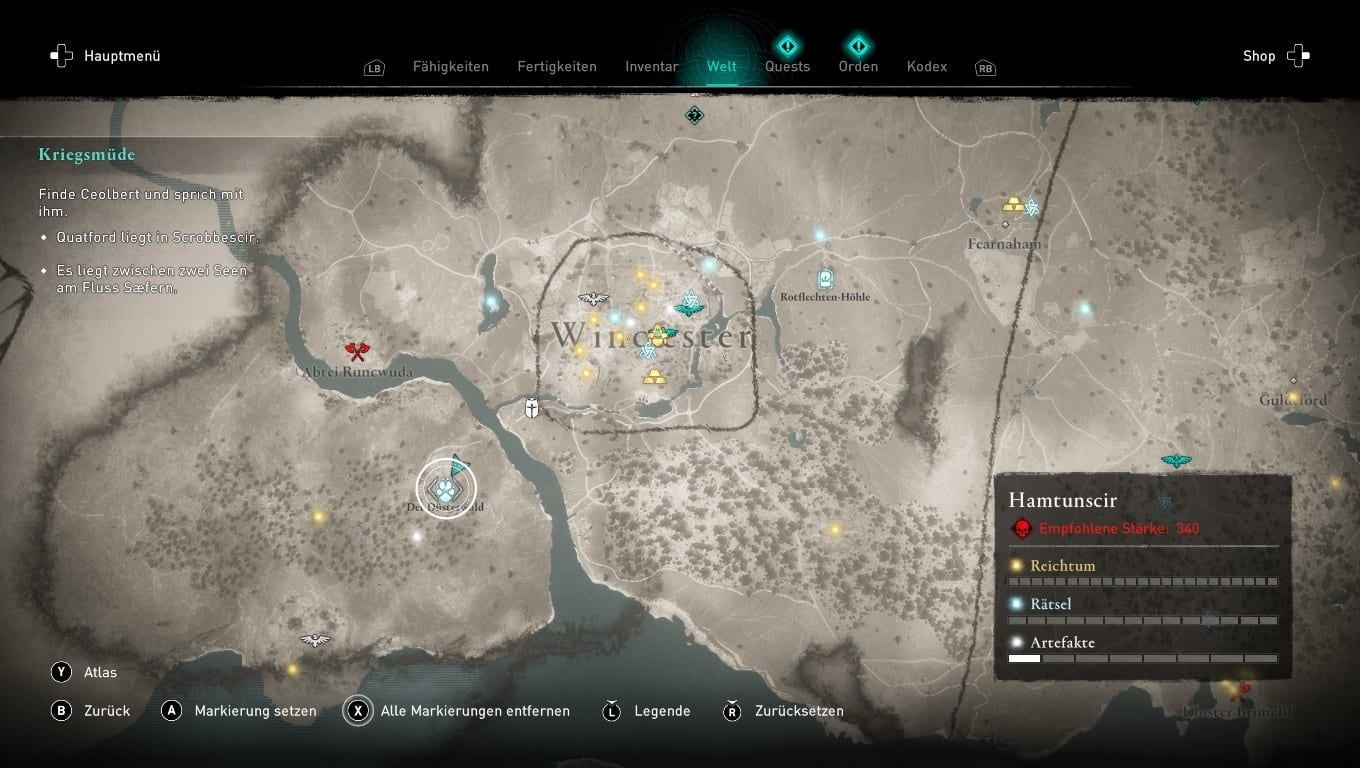Image resolution: width=1360 pixels, height=768 pixels.
Task: Switch to the Fähigkeiten tab
Action: coord(450,67)
